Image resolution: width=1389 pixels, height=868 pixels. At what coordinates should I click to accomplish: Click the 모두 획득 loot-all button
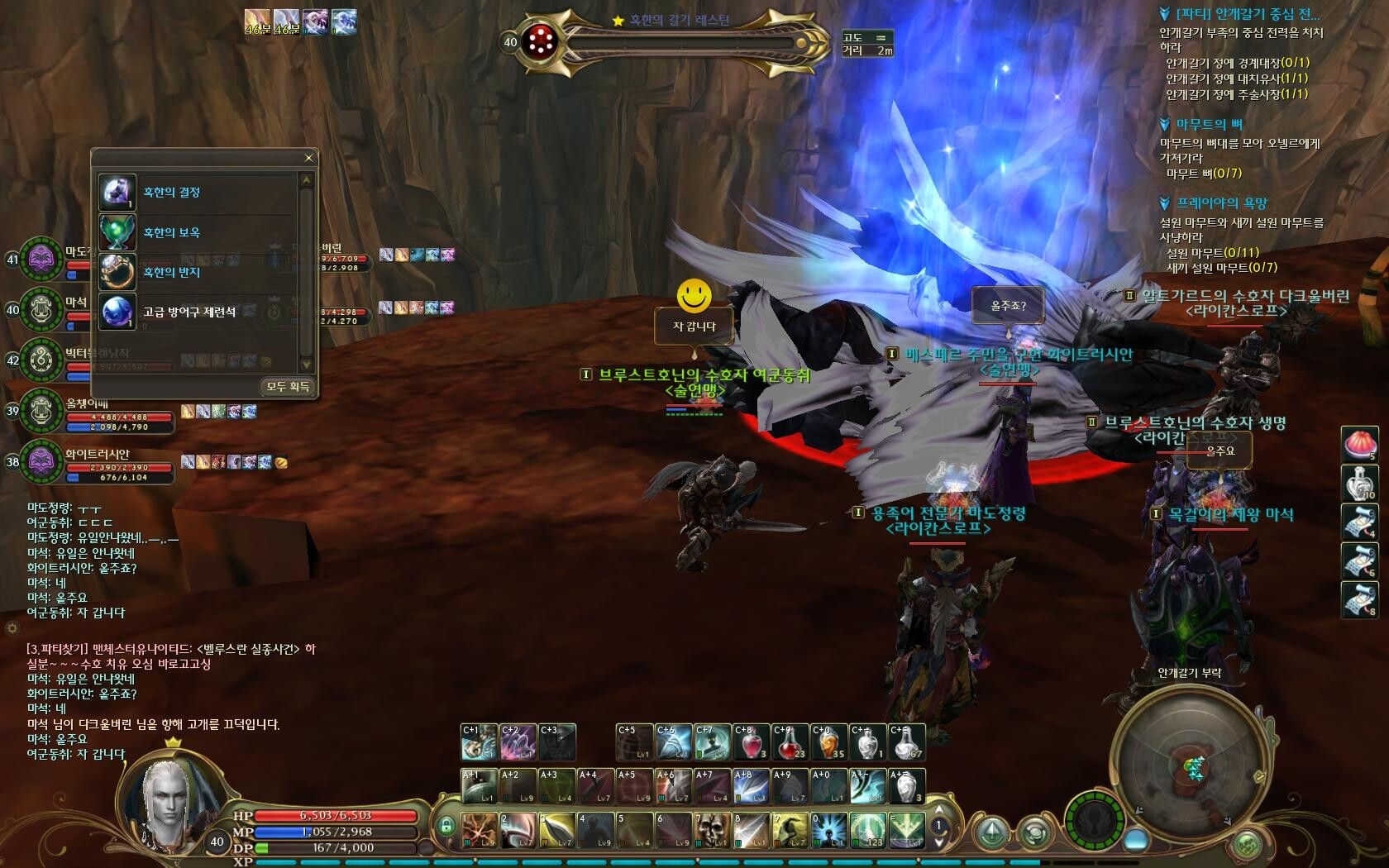(x=288, y=387)
